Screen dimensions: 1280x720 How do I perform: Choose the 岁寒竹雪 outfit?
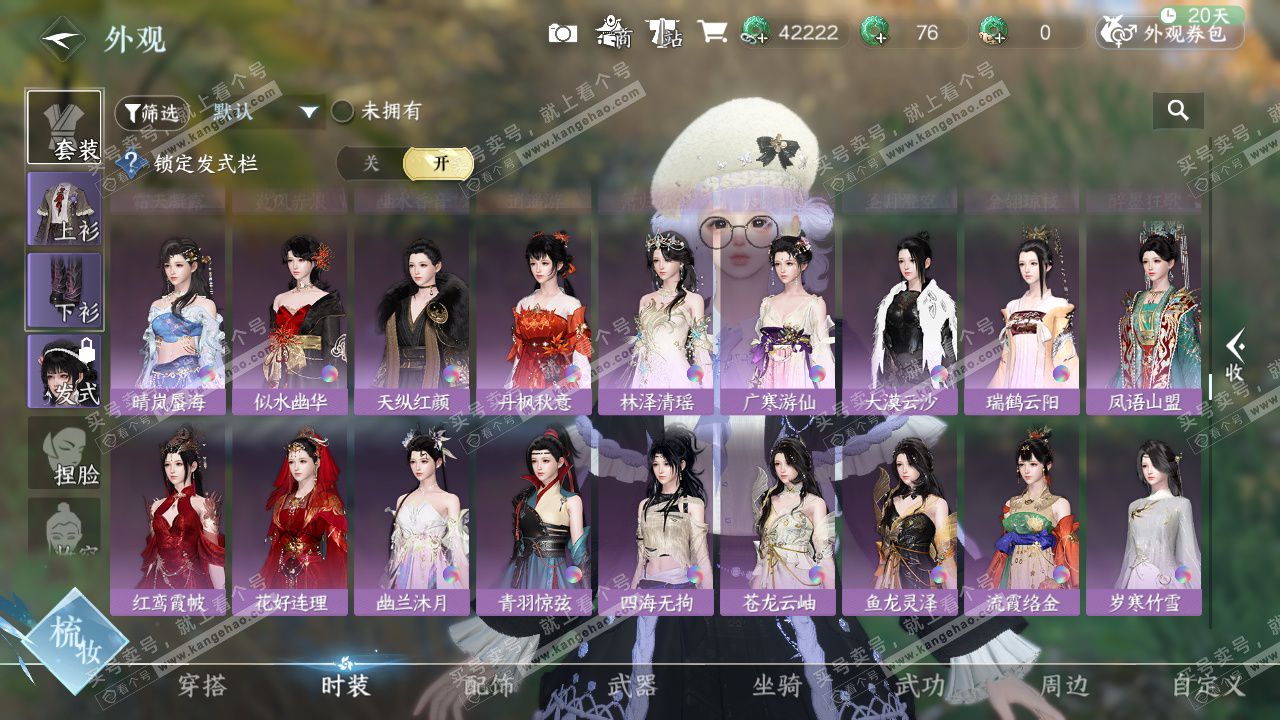(1144, 520)
